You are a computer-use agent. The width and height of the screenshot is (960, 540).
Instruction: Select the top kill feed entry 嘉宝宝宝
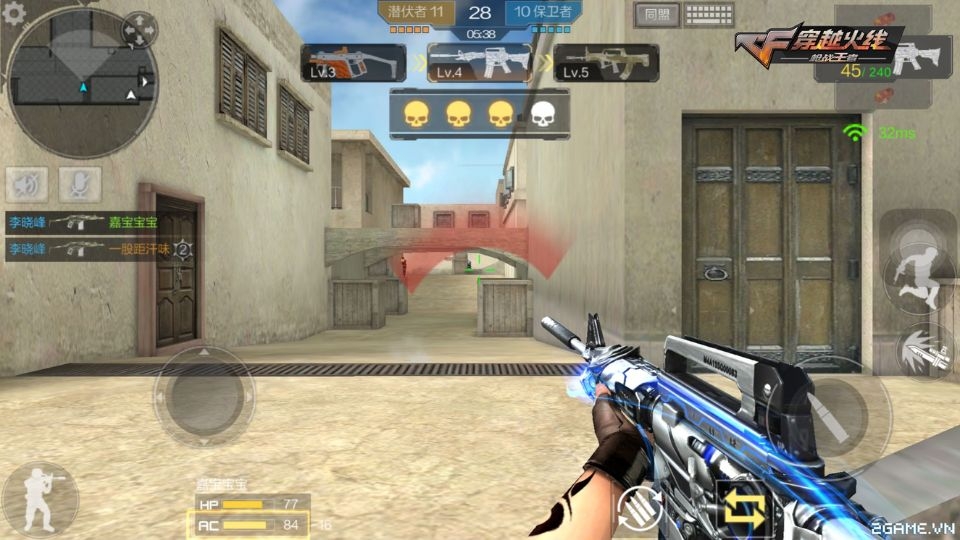[x=96, y=222]
